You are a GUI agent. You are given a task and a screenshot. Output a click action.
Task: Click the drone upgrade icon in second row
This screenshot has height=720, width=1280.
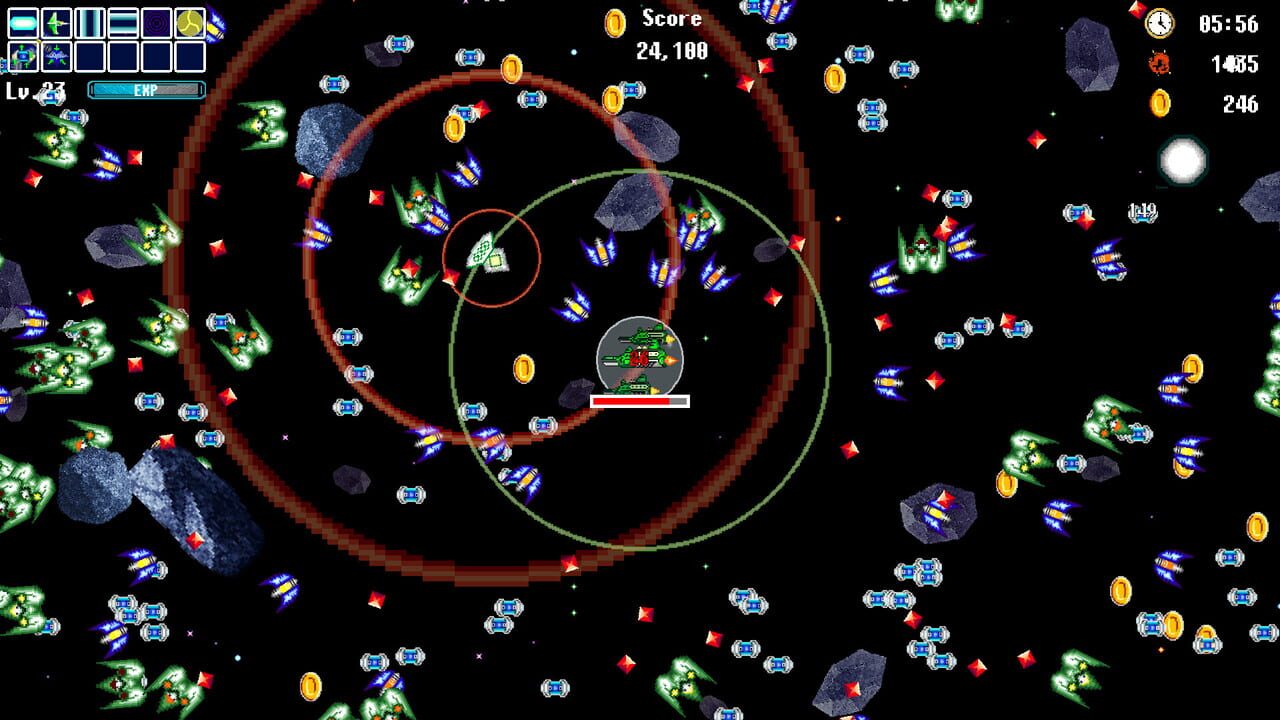21,56
